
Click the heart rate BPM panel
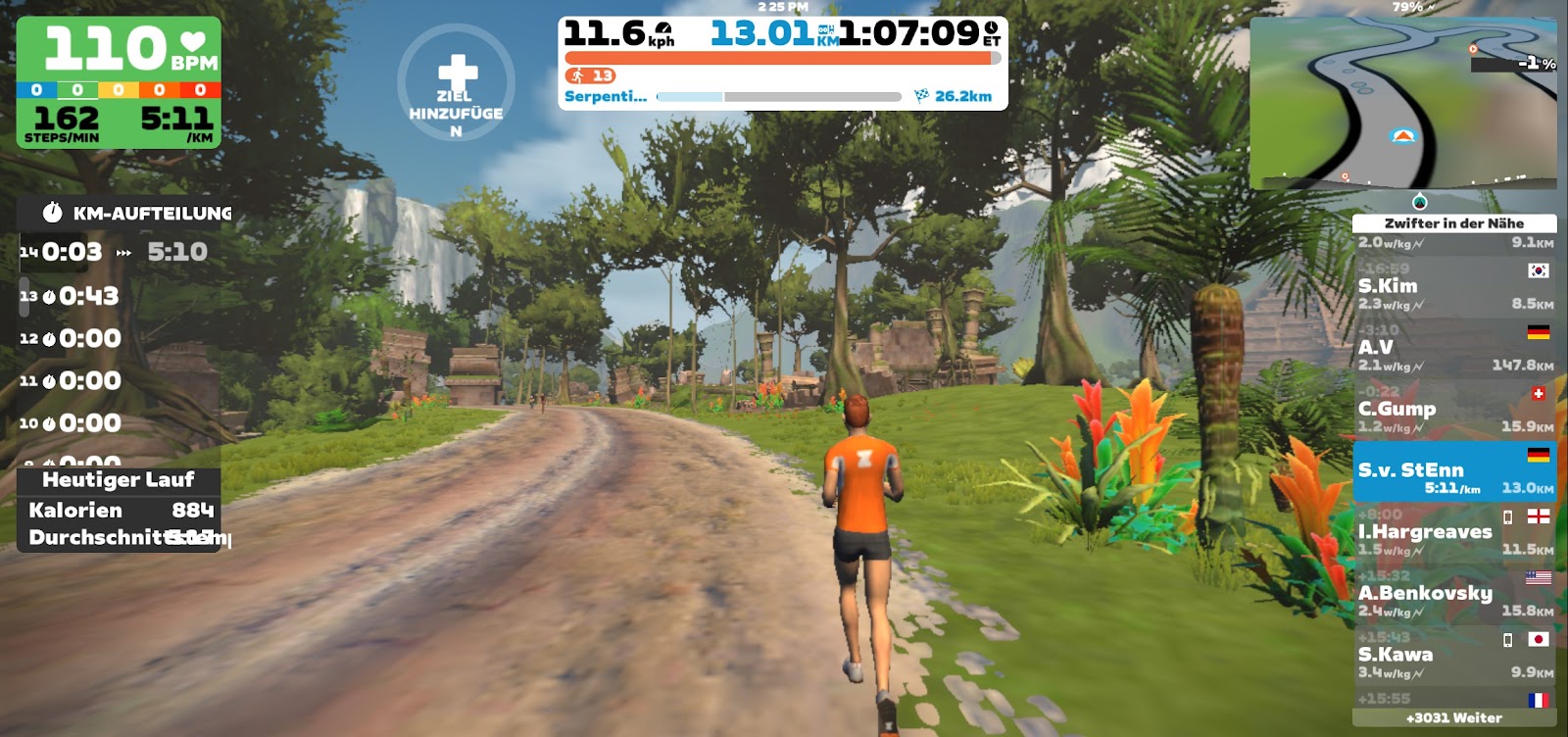point(119,48)
